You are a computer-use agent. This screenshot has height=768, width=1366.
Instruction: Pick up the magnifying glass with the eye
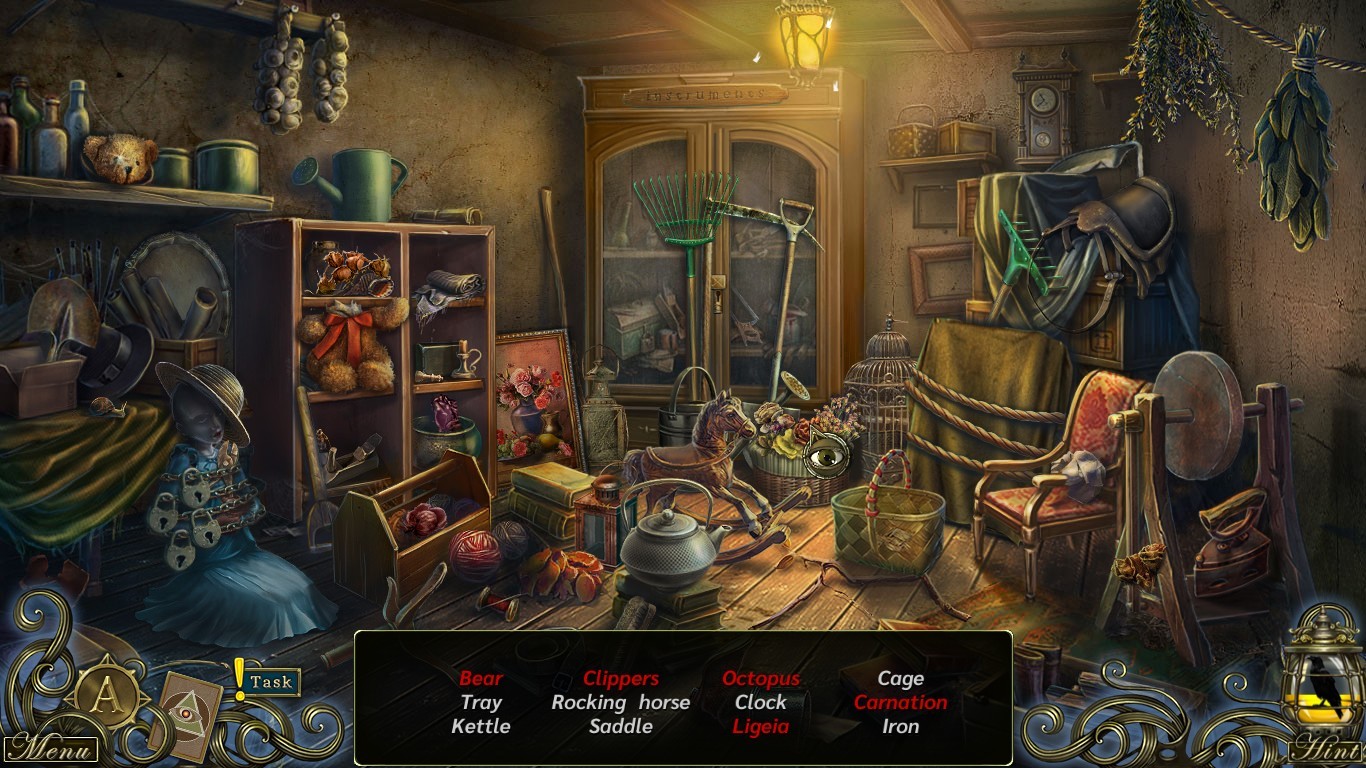coord(824,457)
